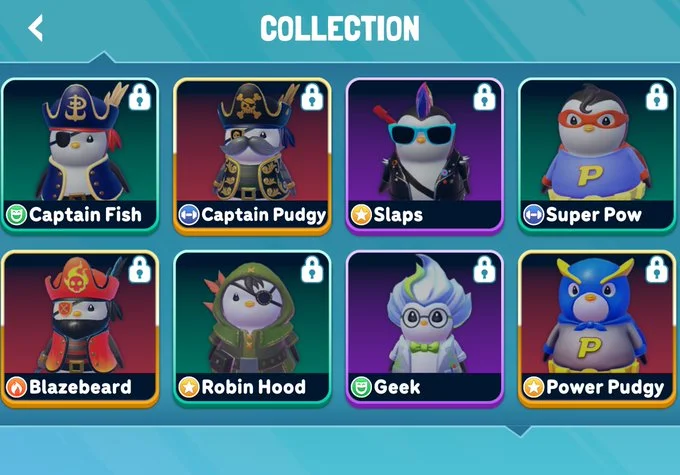680x475 pixels.
Task: Open the Slaps penguin card
Action: pos(424,155)
